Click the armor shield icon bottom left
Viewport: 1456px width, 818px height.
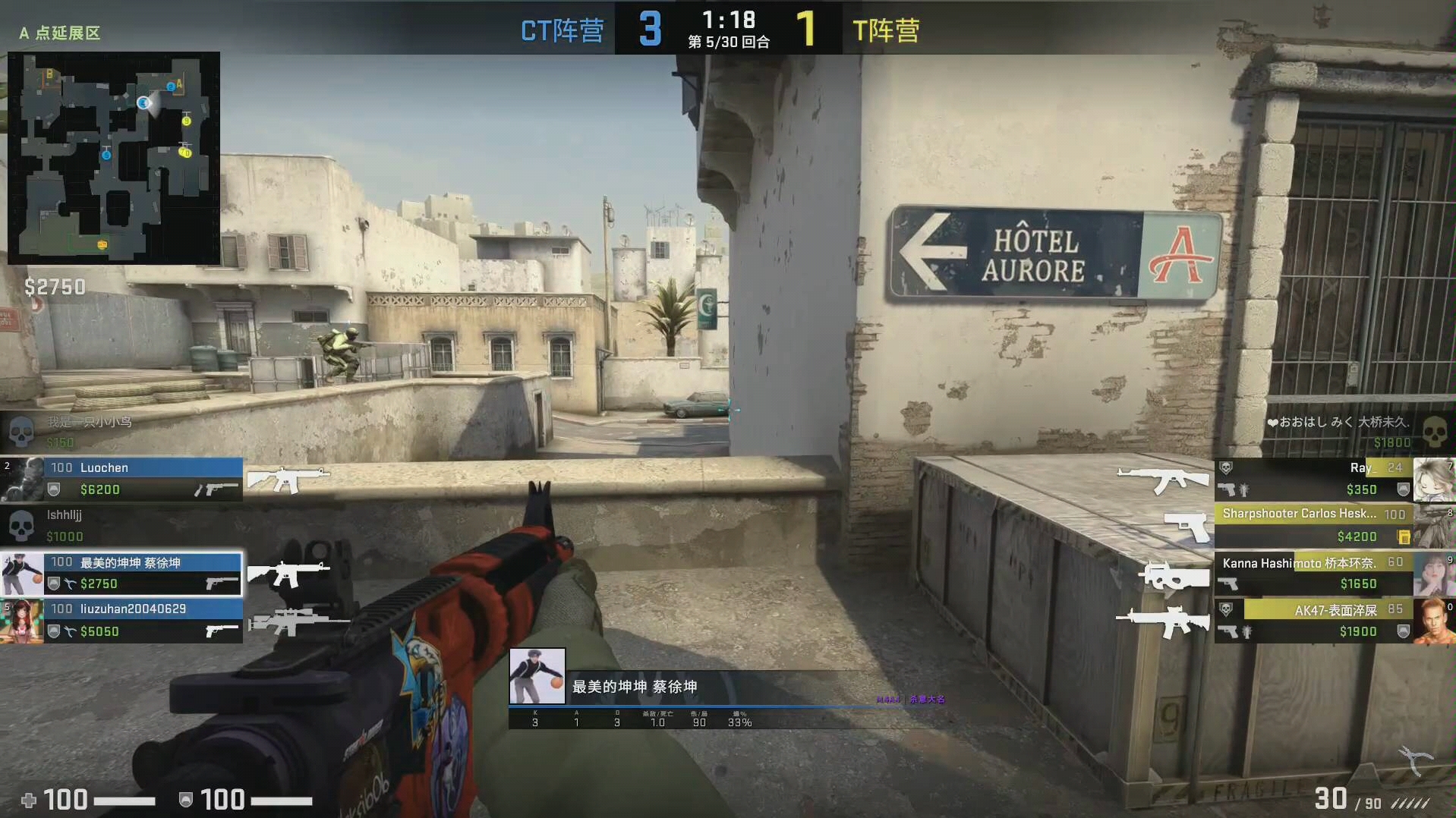pyautogui.click(x=185, y=800)
